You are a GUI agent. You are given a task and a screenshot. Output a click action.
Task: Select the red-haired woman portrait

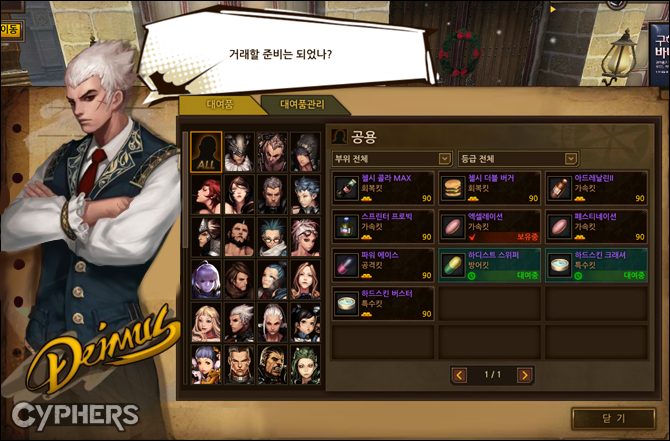click(x=206, y=193)
